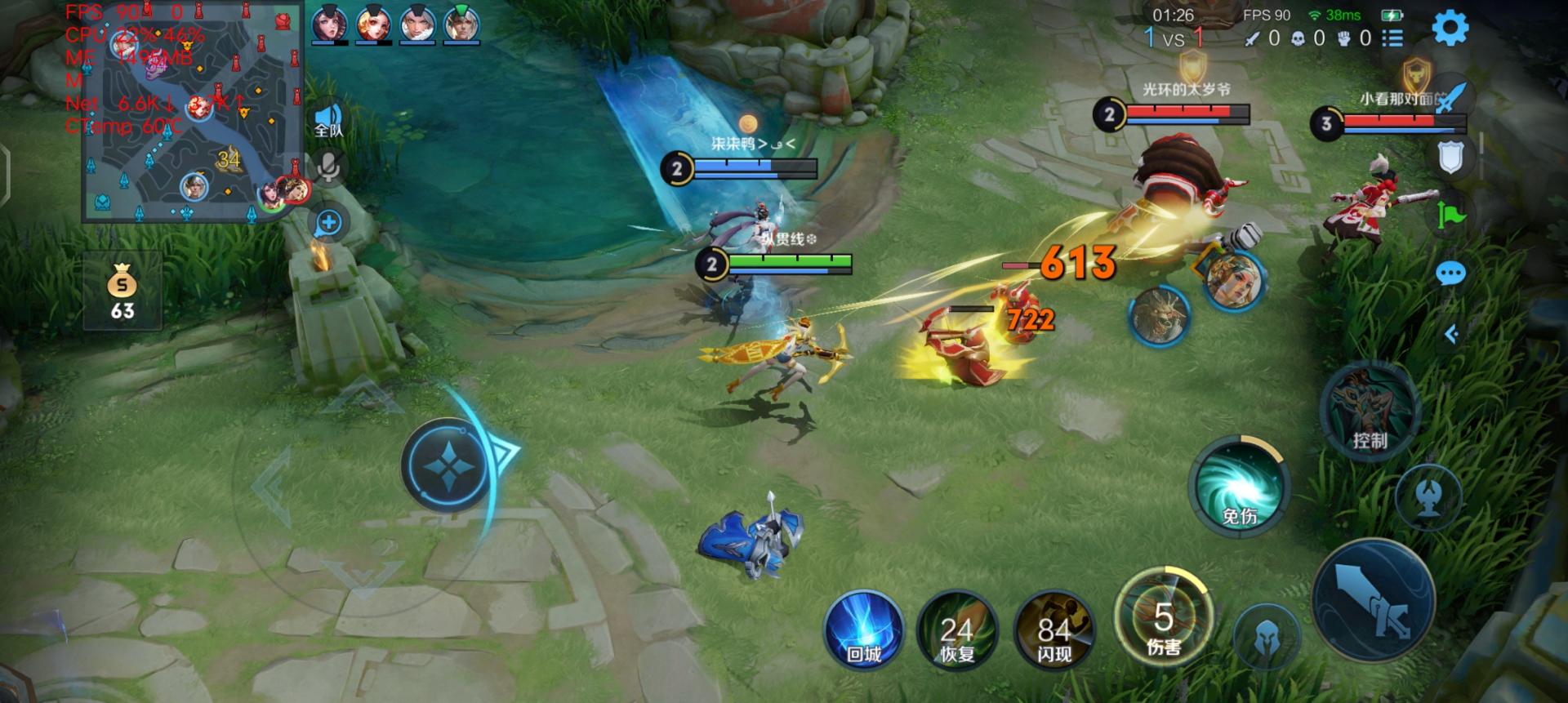Send the green flag signal
The image size is (1568, 703).
(1450, 216)
